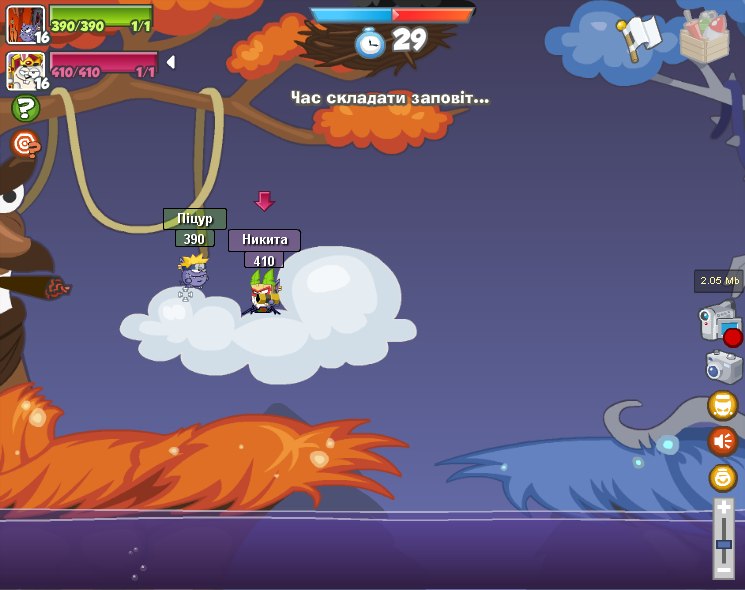Zoom out with the minus button
The image size is (745, 590).
(724, 569)
